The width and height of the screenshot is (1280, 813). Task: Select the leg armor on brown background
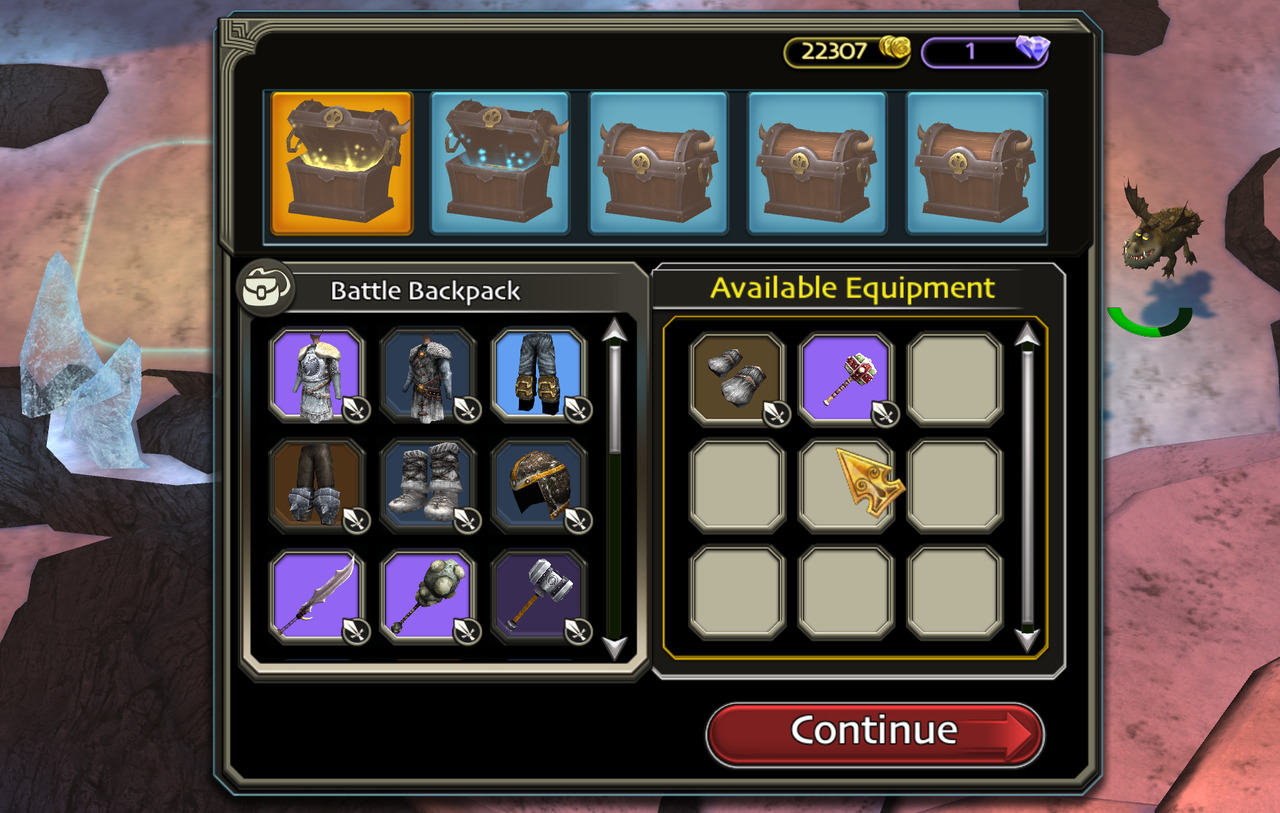318,485
